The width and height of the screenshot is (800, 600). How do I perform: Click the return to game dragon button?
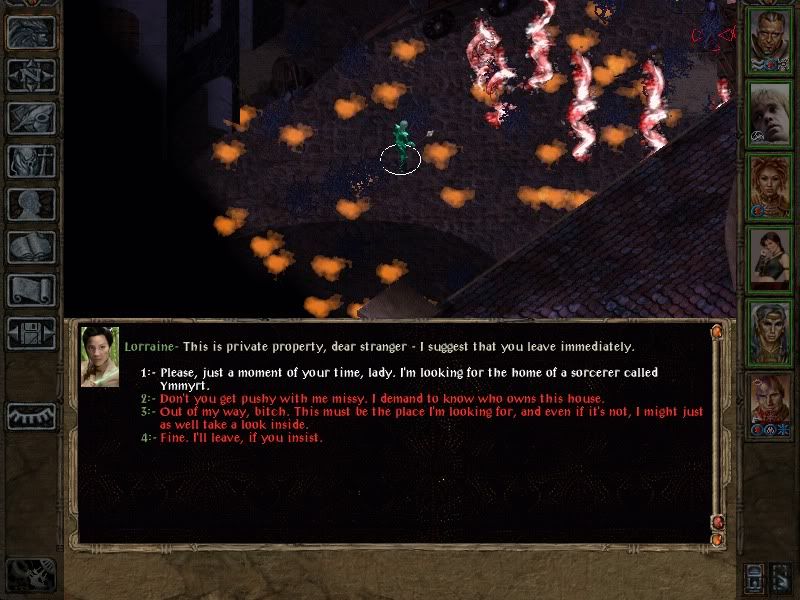(x=31, y=32)
